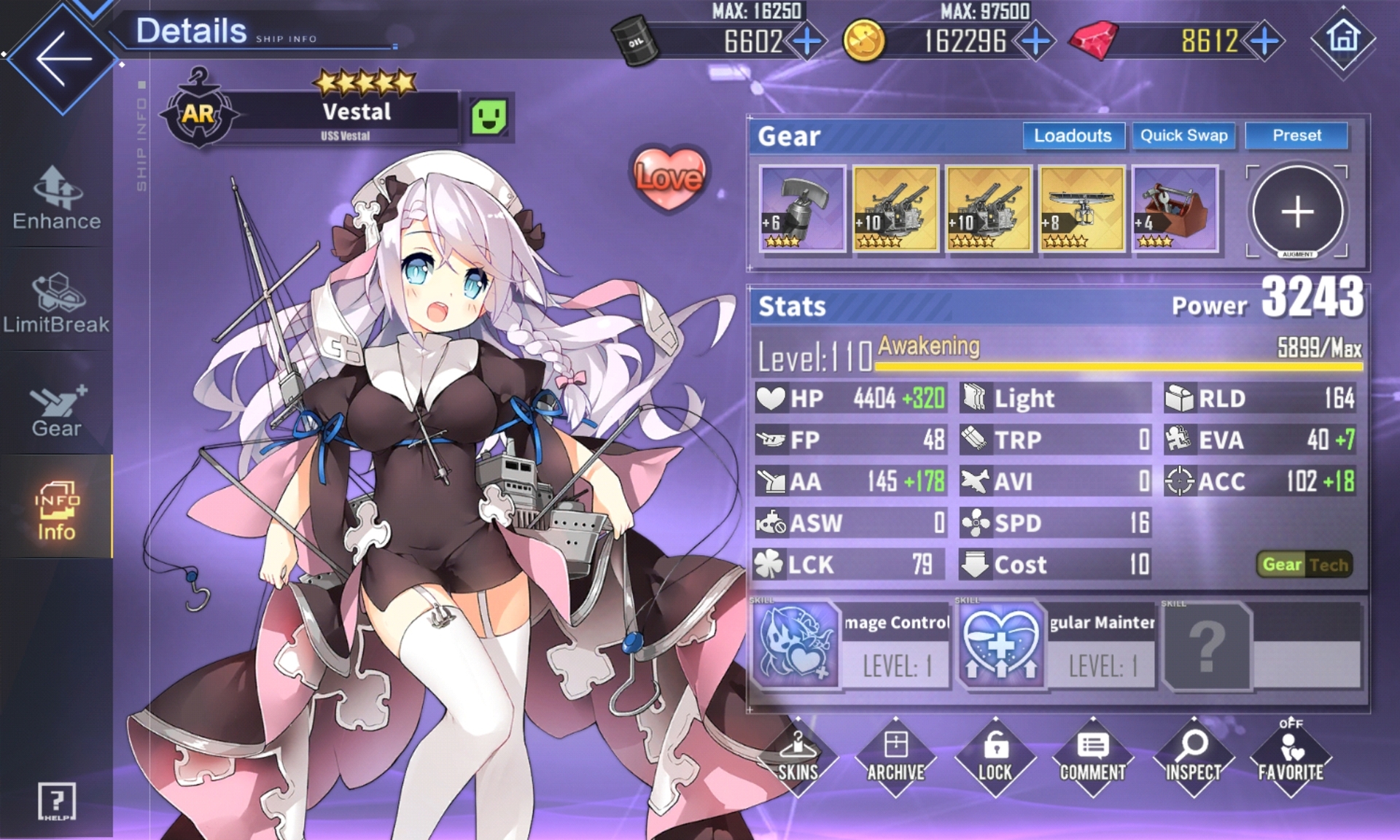Open the ship Archive
This screenshot has height=840, width=1400.
click(x=895, y=758)
